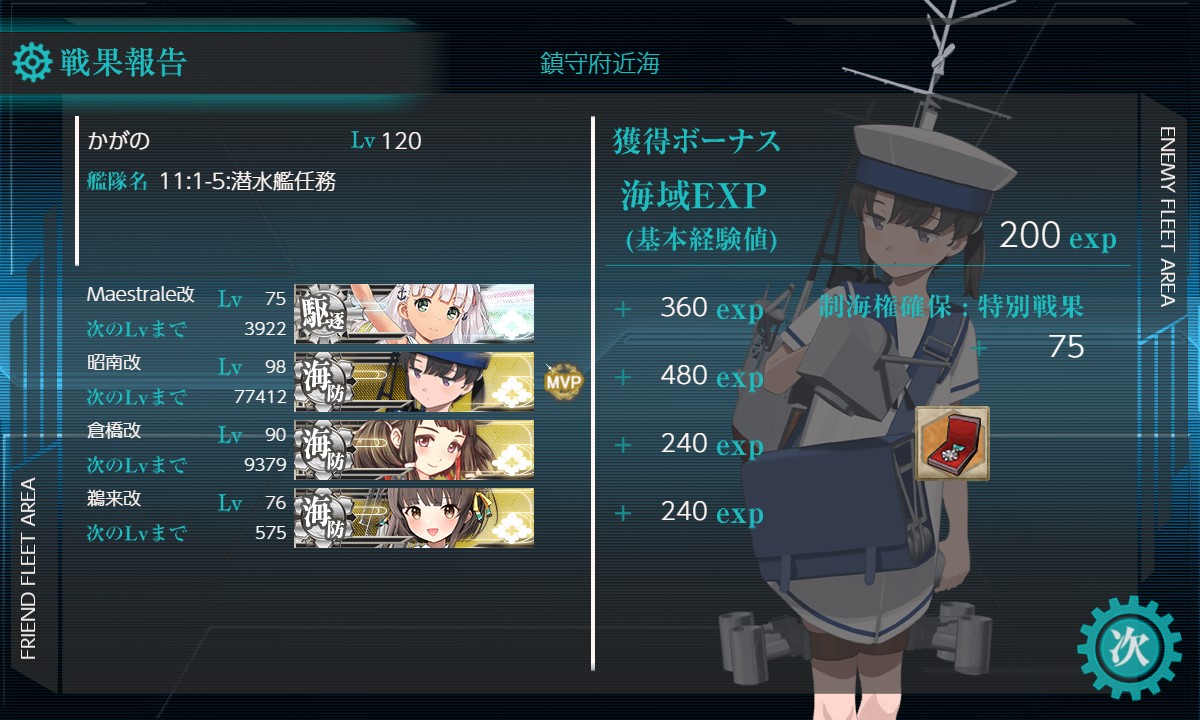Viewport: 1200px width, 720px height.
Task: Select Maestrale改 destroyer banner
Action: [414, 313]
